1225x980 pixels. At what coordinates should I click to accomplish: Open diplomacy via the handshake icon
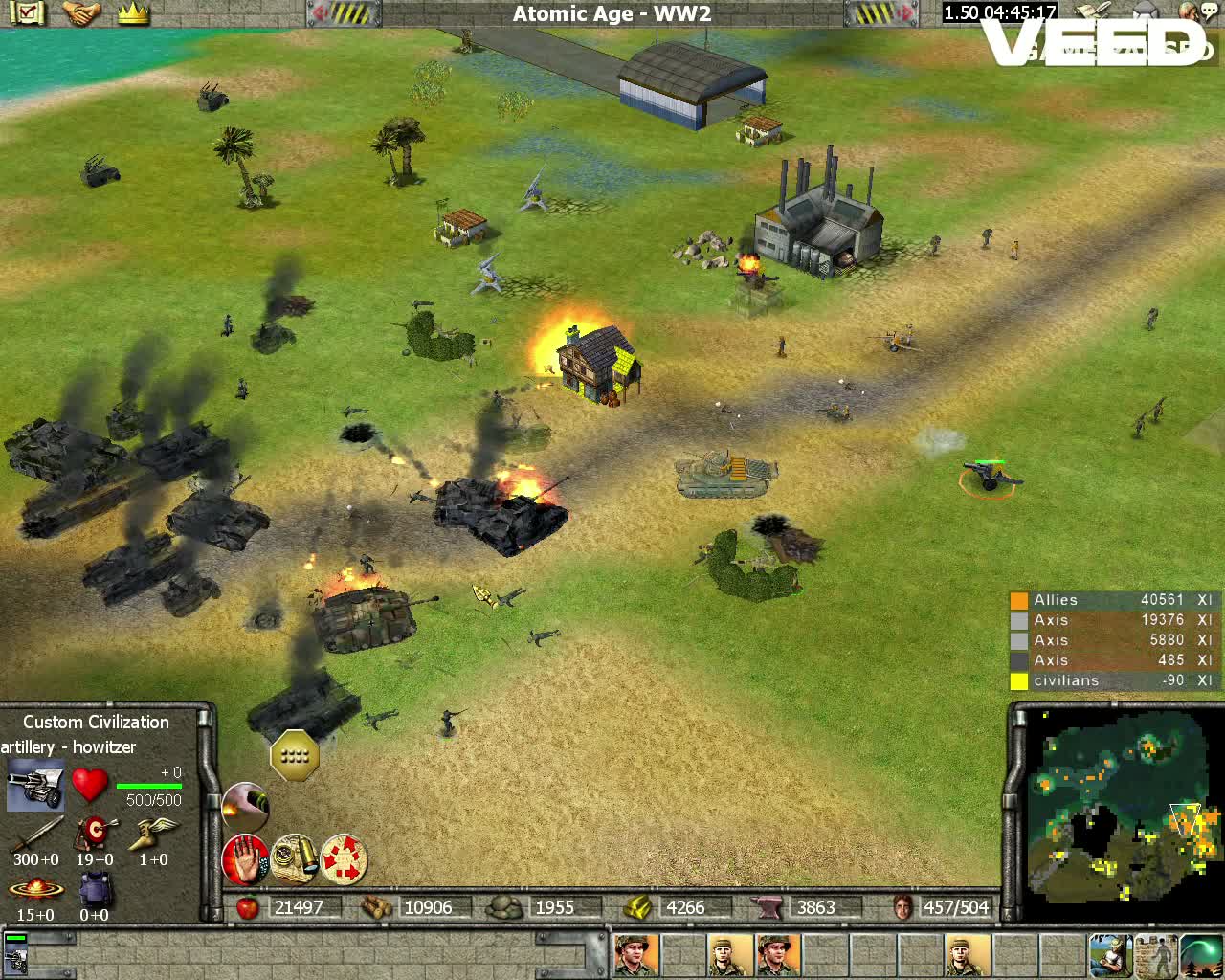(81, 13)
